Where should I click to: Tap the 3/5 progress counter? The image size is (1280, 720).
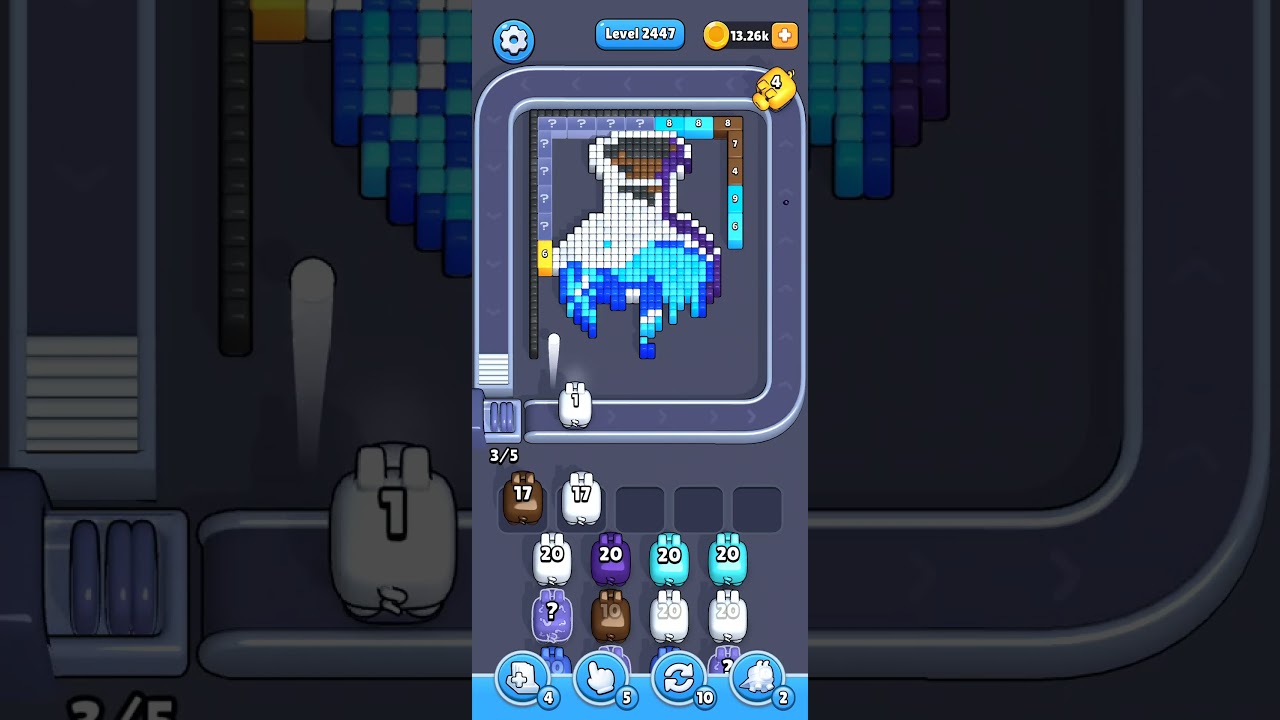[502, 455]
